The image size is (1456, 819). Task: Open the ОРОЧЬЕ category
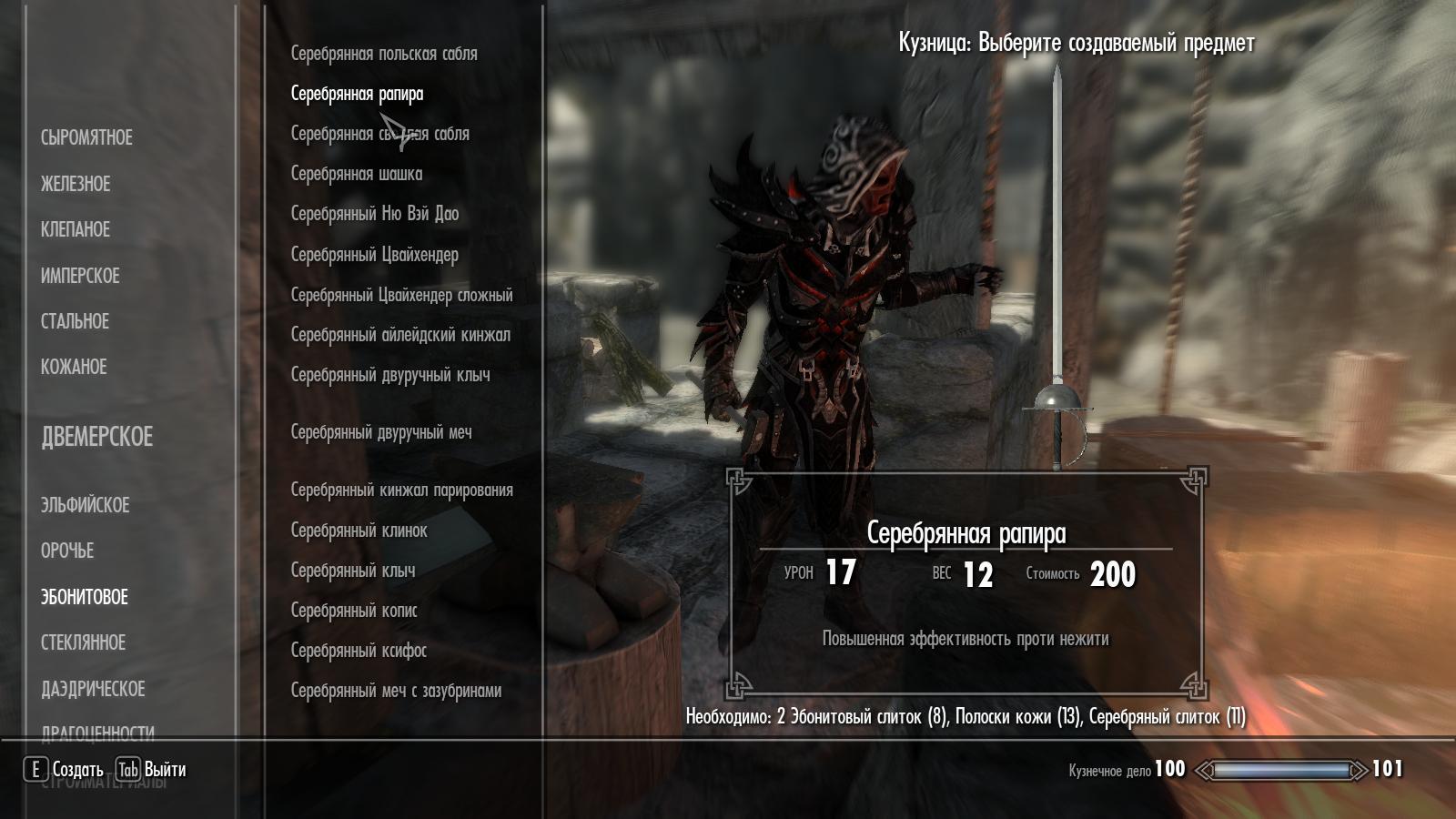[67, 551]
